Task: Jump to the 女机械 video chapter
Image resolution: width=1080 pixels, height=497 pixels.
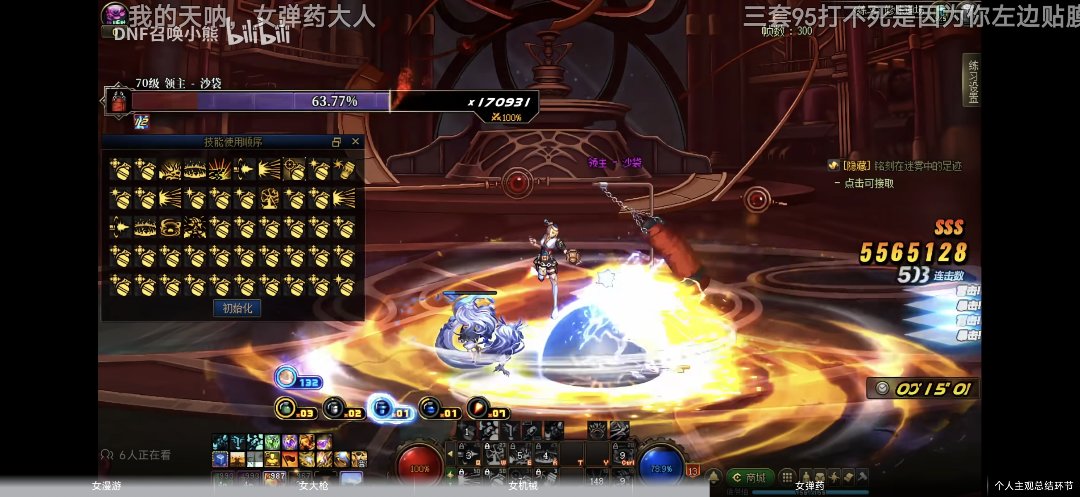Action: (x=523, y=486)
